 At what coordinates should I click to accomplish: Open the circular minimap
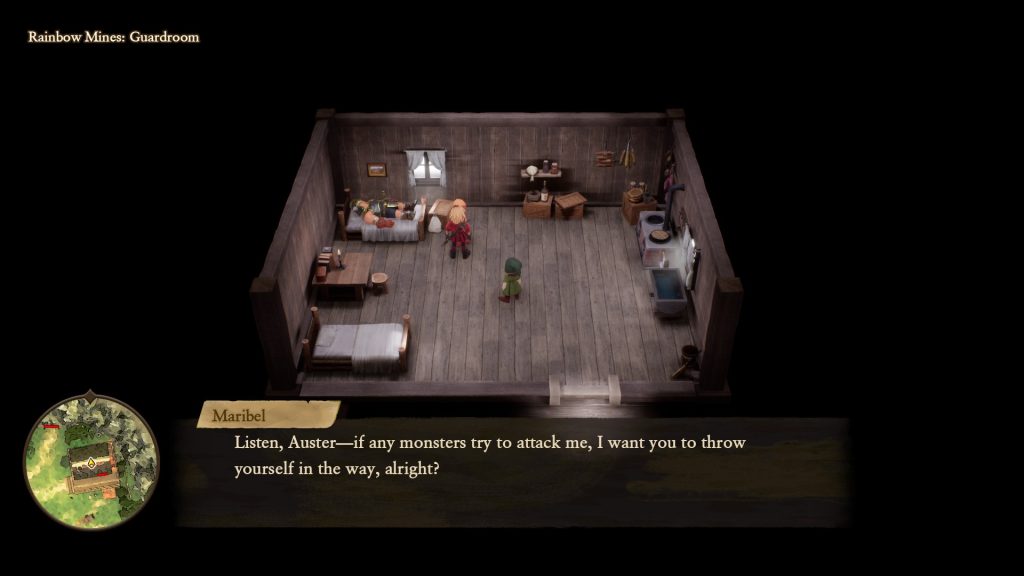[91, 460]
